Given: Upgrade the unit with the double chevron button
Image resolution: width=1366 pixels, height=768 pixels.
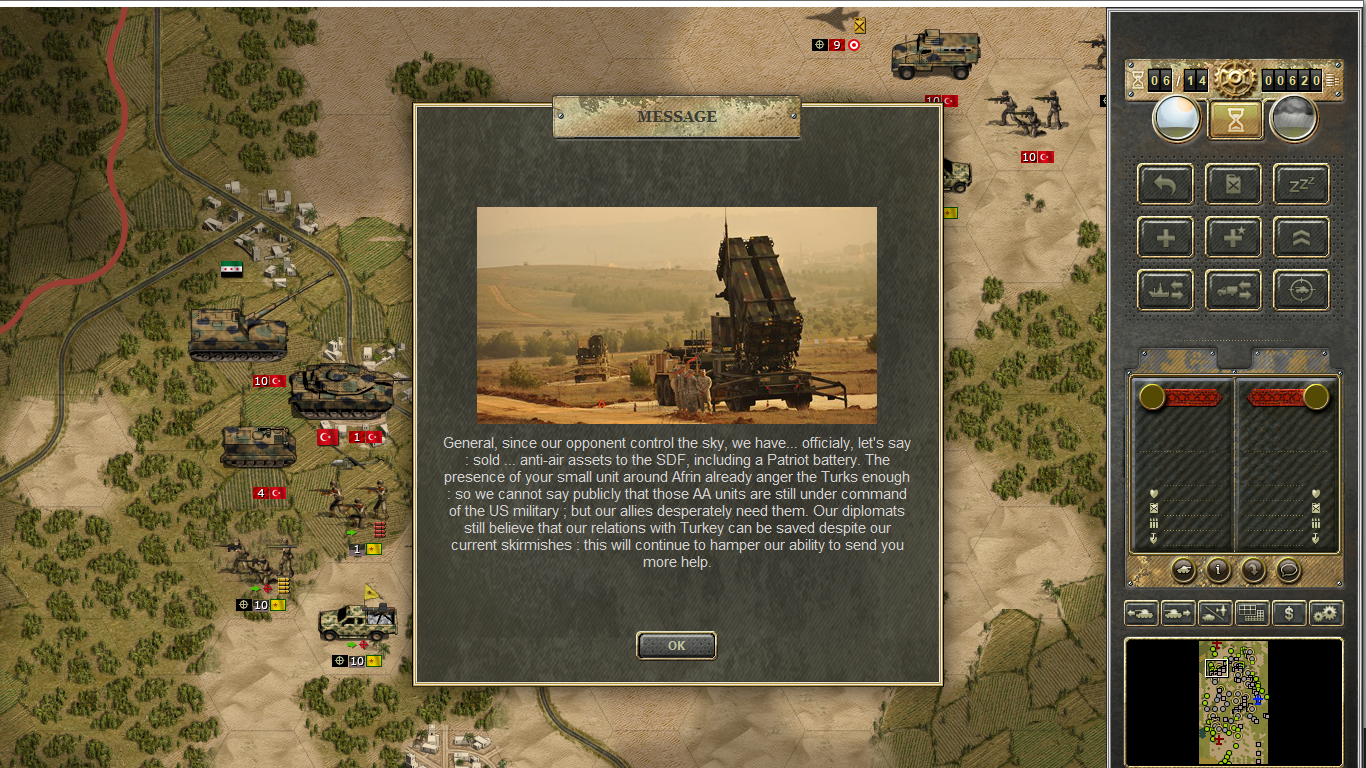Looking at the screenshot, I should click(1301, 237).
